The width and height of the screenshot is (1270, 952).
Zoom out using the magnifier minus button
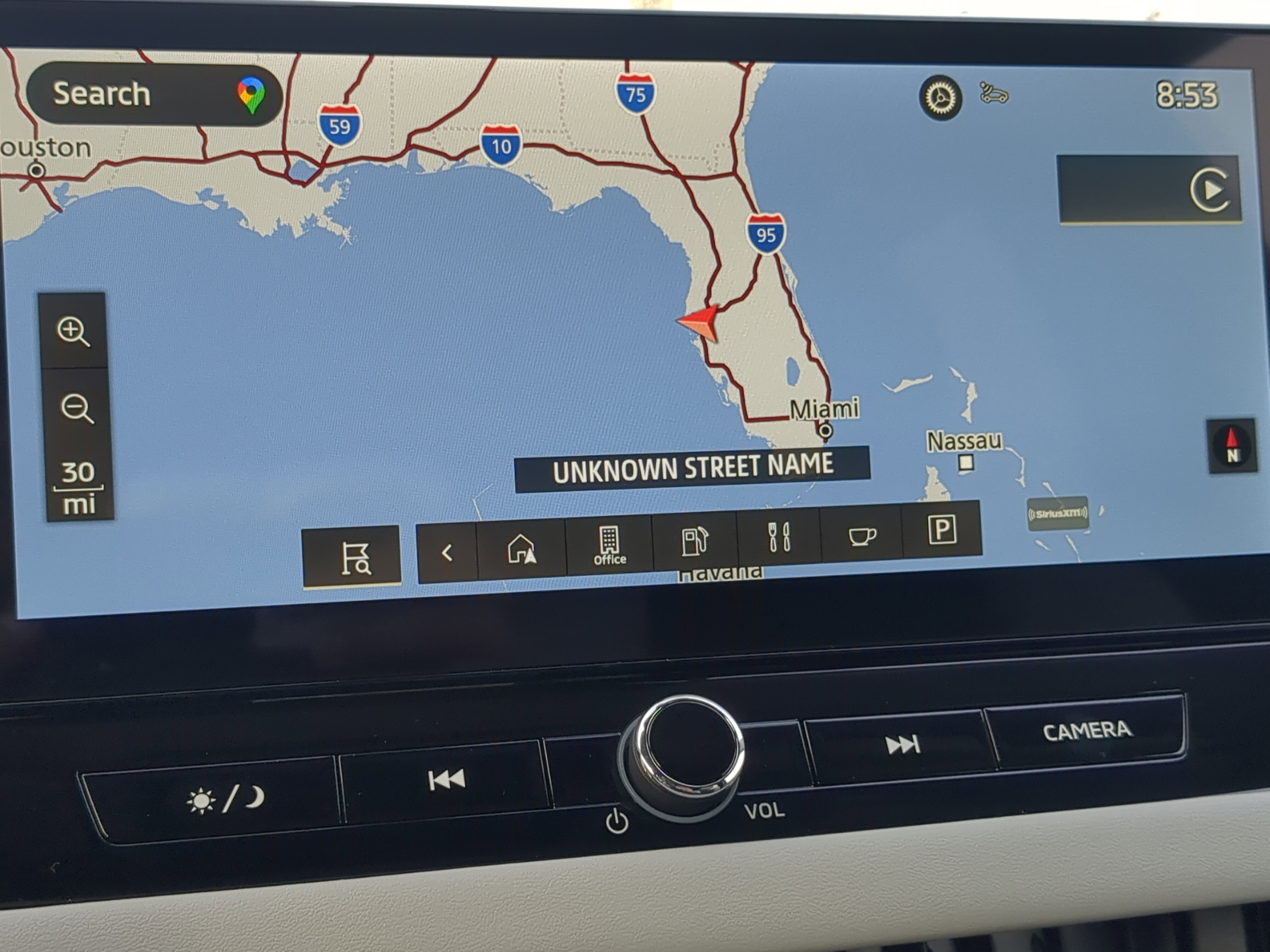tap(76, 409)
